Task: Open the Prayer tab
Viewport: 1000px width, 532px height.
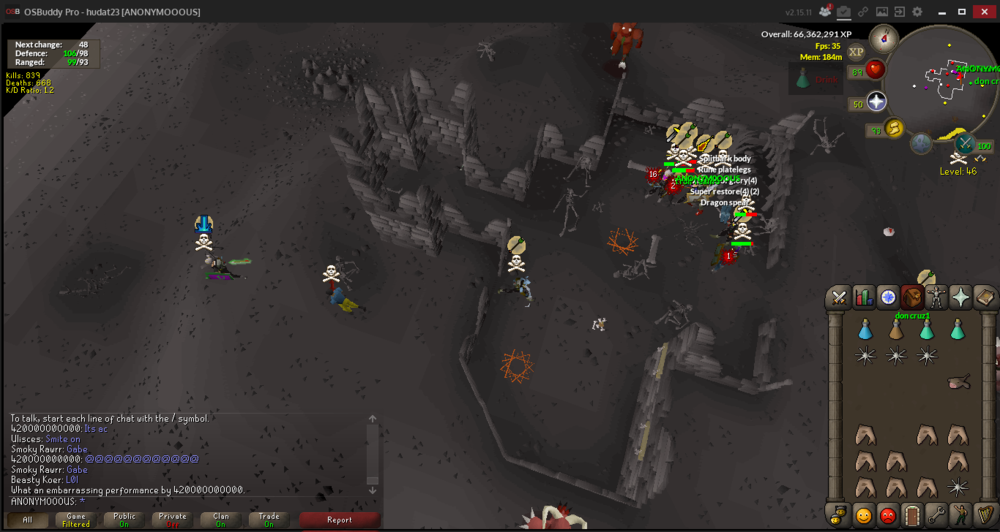Action: click(x=960, y=297)
